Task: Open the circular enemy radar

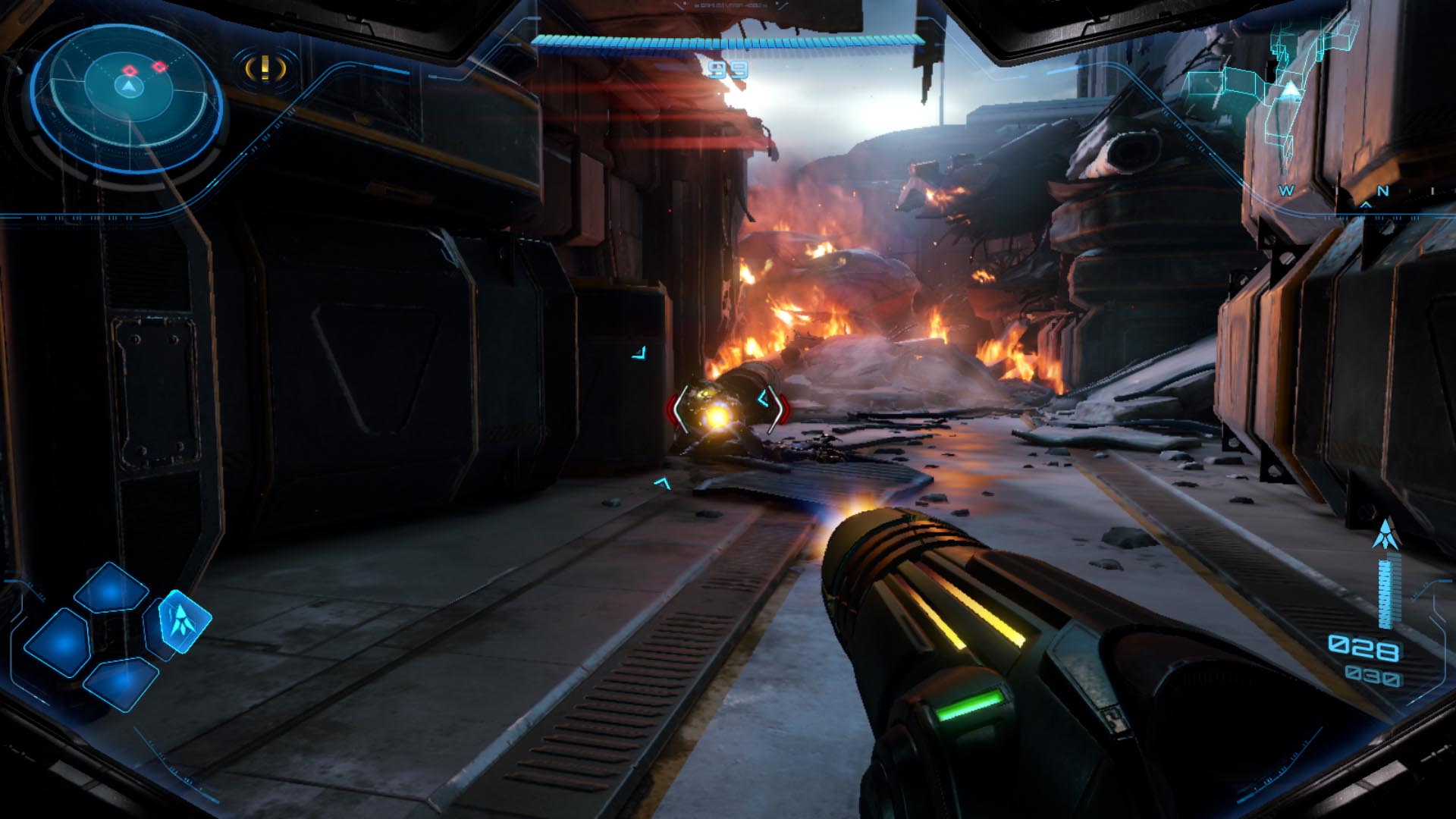Action: 127,96
